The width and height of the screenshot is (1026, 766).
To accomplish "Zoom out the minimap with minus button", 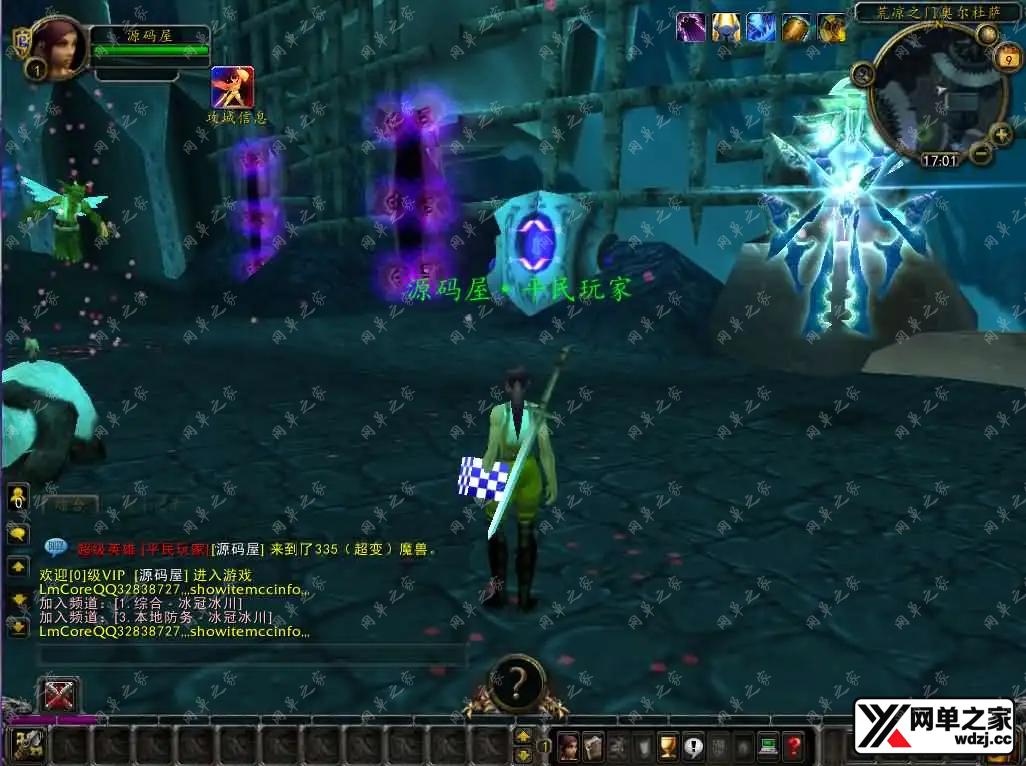I will [980, 154].
